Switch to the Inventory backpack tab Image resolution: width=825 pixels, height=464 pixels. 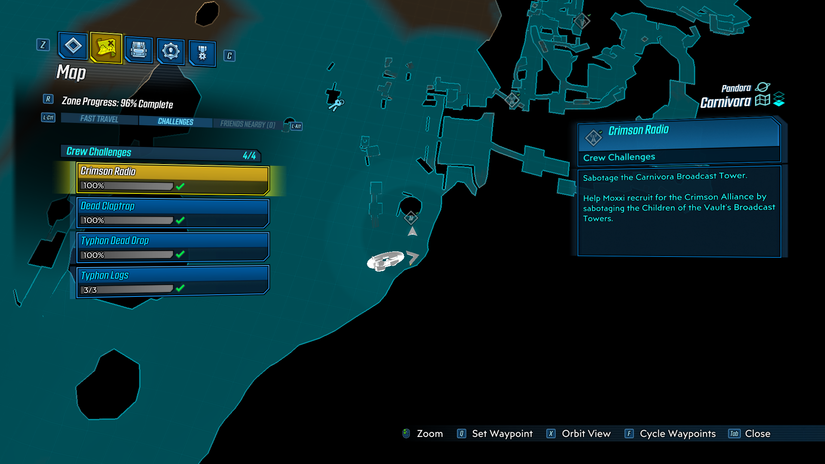(x=139, y=48)
